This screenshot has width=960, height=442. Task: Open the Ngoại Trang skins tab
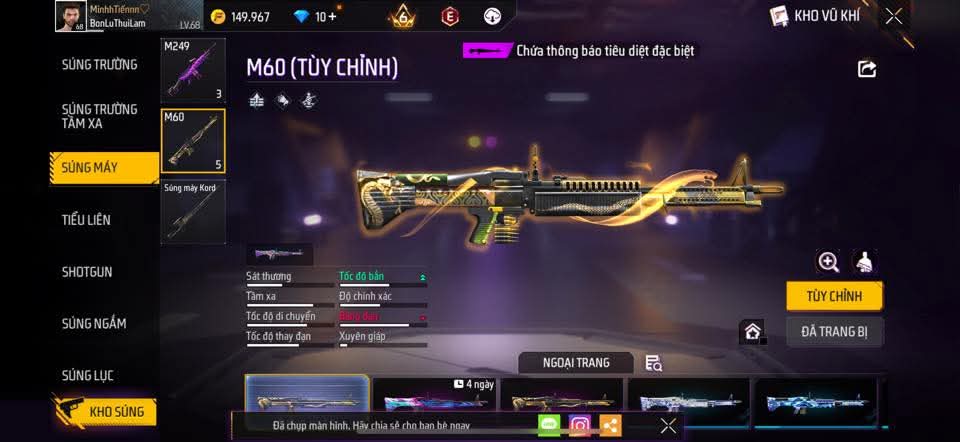click(x=576, y=362)
